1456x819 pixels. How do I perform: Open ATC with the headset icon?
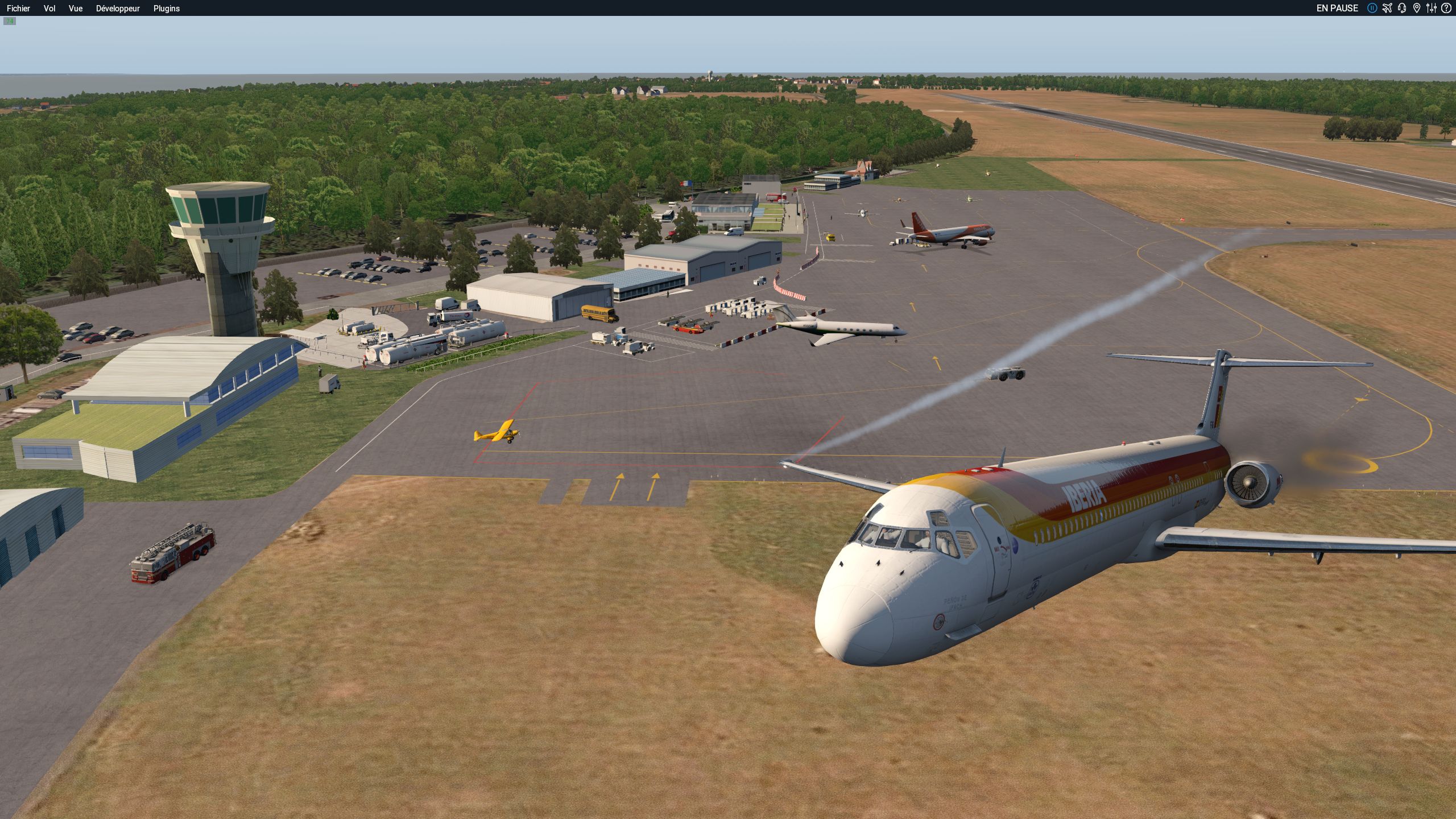point(1402,8)
